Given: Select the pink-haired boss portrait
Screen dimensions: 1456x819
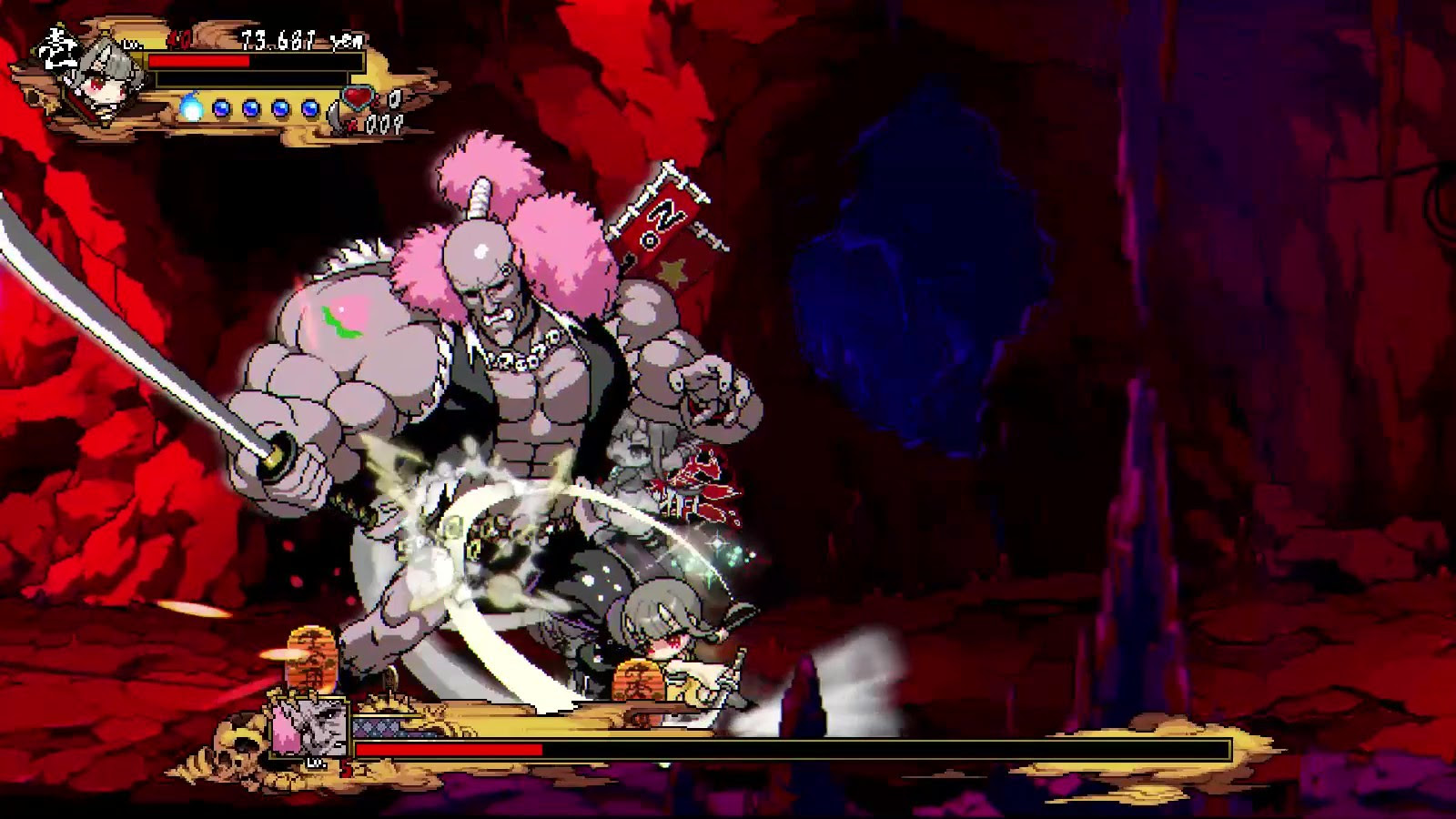Looking at the screenshot, I should tap(309, 727).
